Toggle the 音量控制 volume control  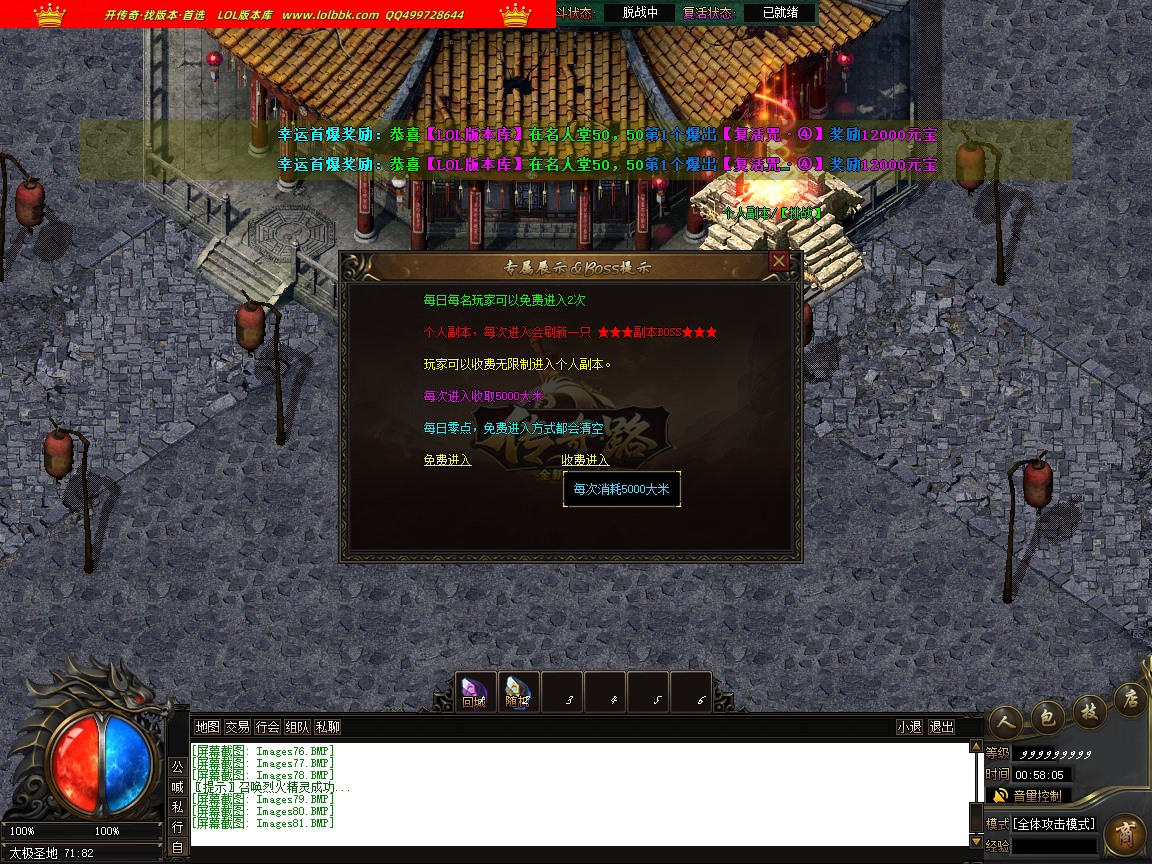1028,796
